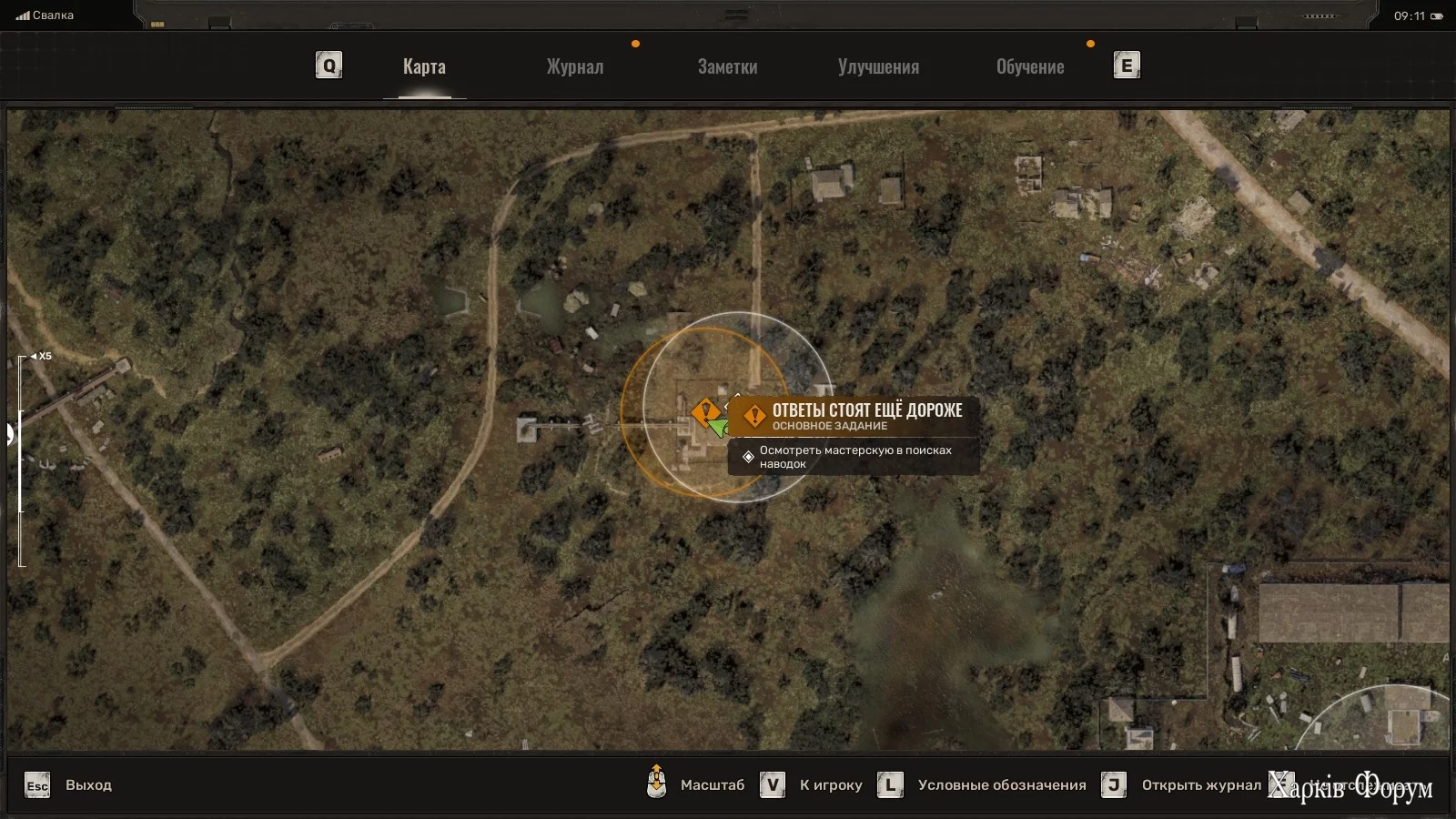Adjust the map zoom scale bar
Screen dimensions: 1456x819
21,460
